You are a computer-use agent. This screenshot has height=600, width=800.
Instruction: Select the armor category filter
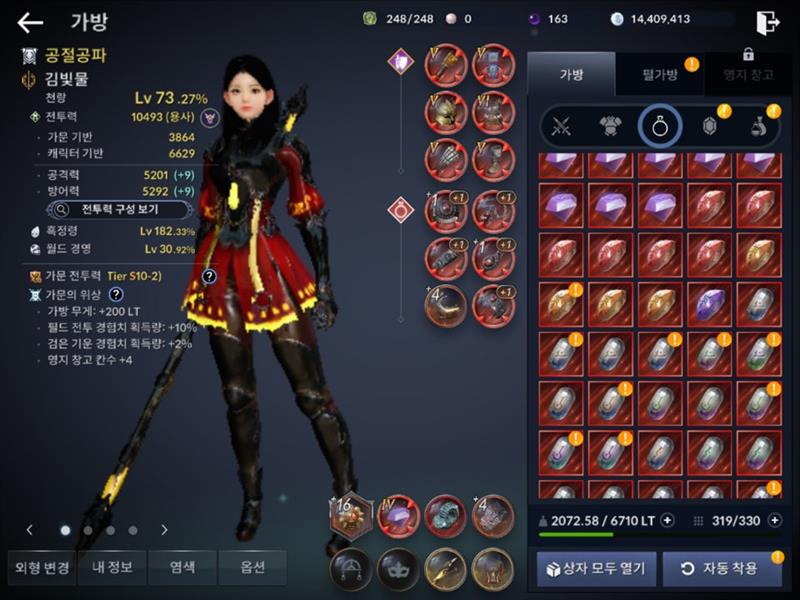point(610,126)
